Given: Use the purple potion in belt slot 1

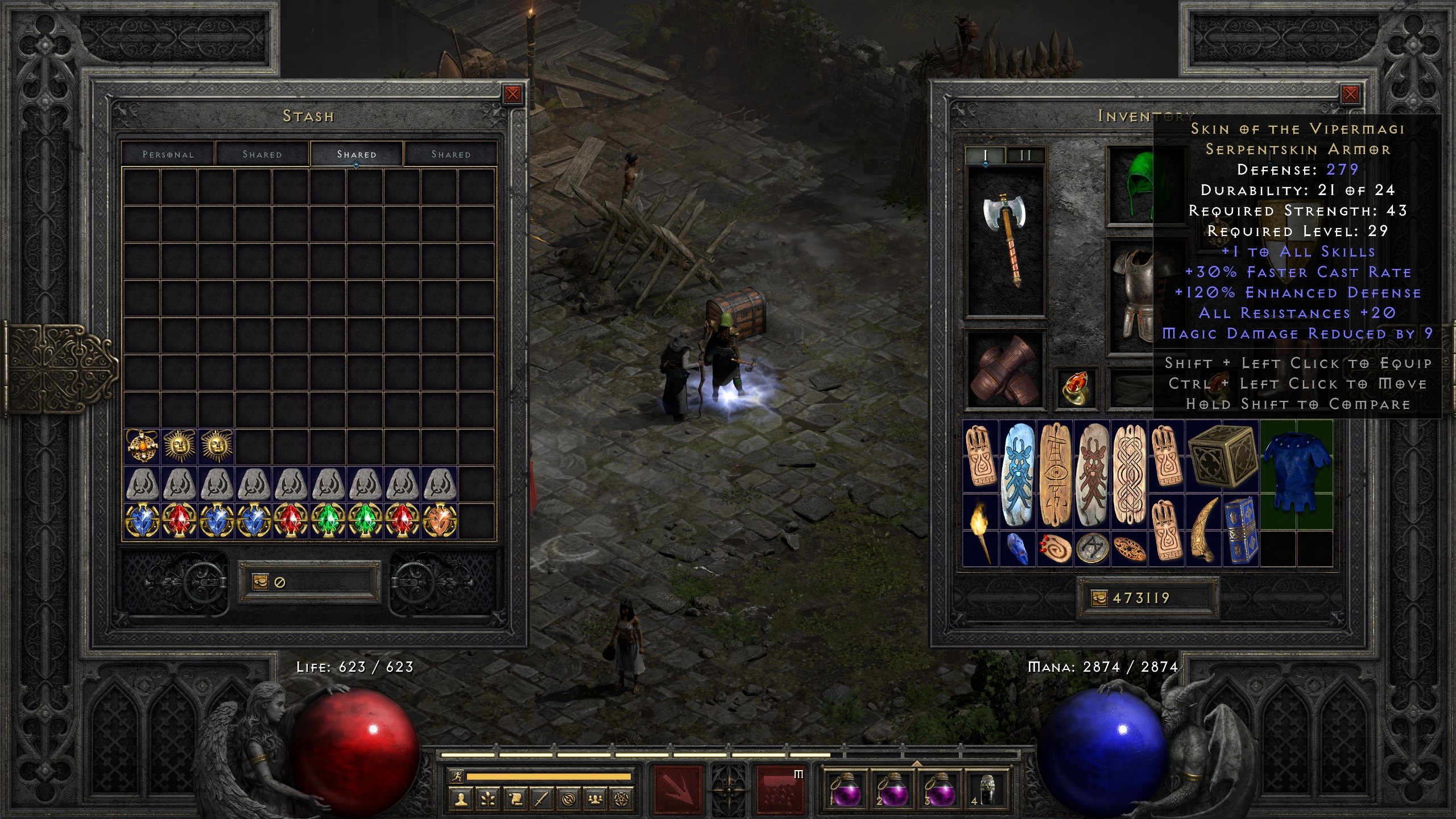Looking at the screenshot, I should coord(846,791).
